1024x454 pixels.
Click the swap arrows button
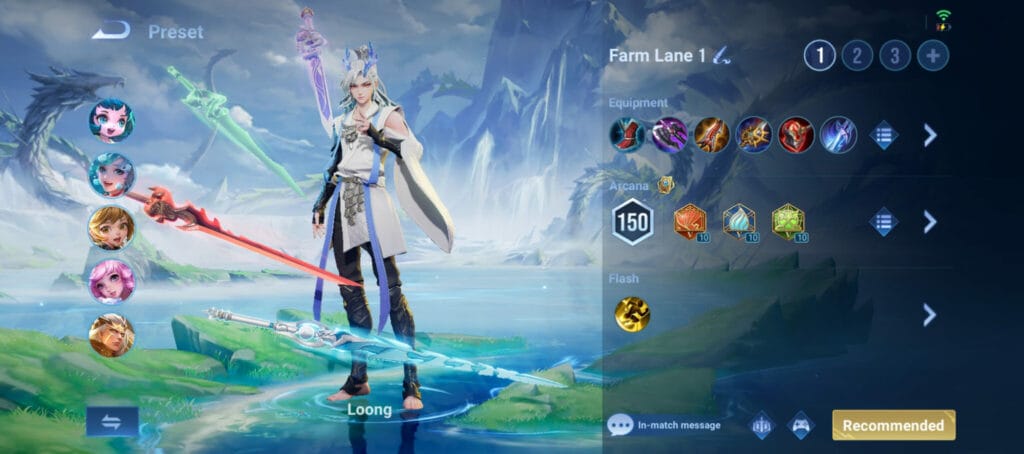[112, 421]
